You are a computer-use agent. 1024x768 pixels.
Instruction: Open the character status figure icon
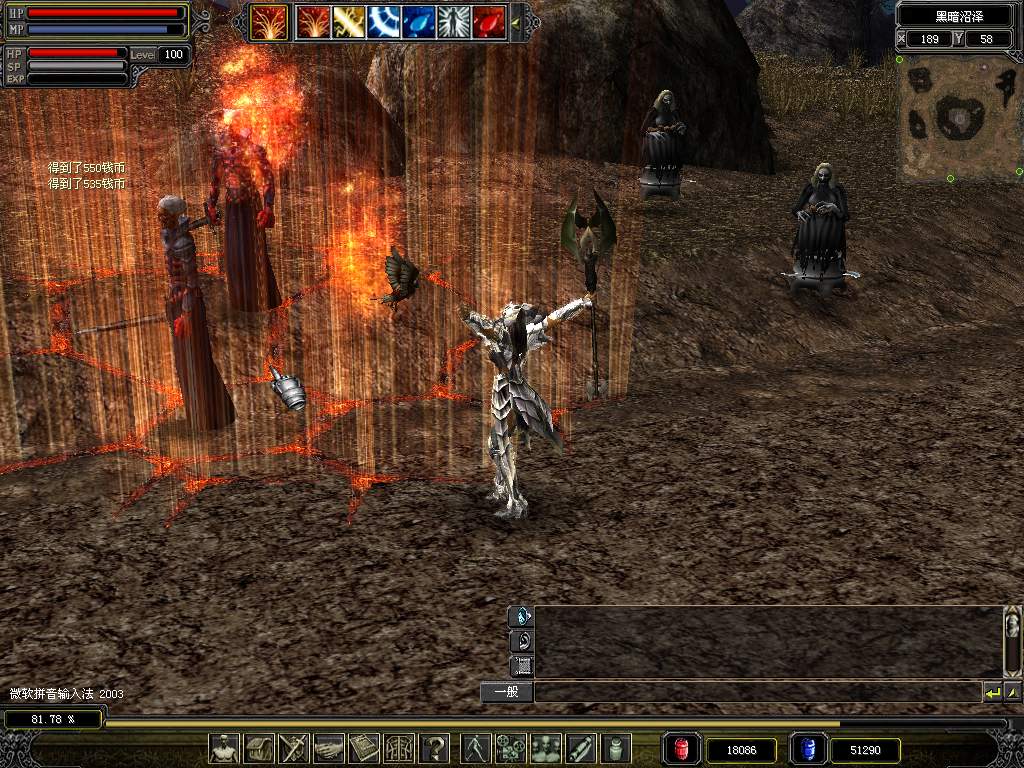point(224,748)
